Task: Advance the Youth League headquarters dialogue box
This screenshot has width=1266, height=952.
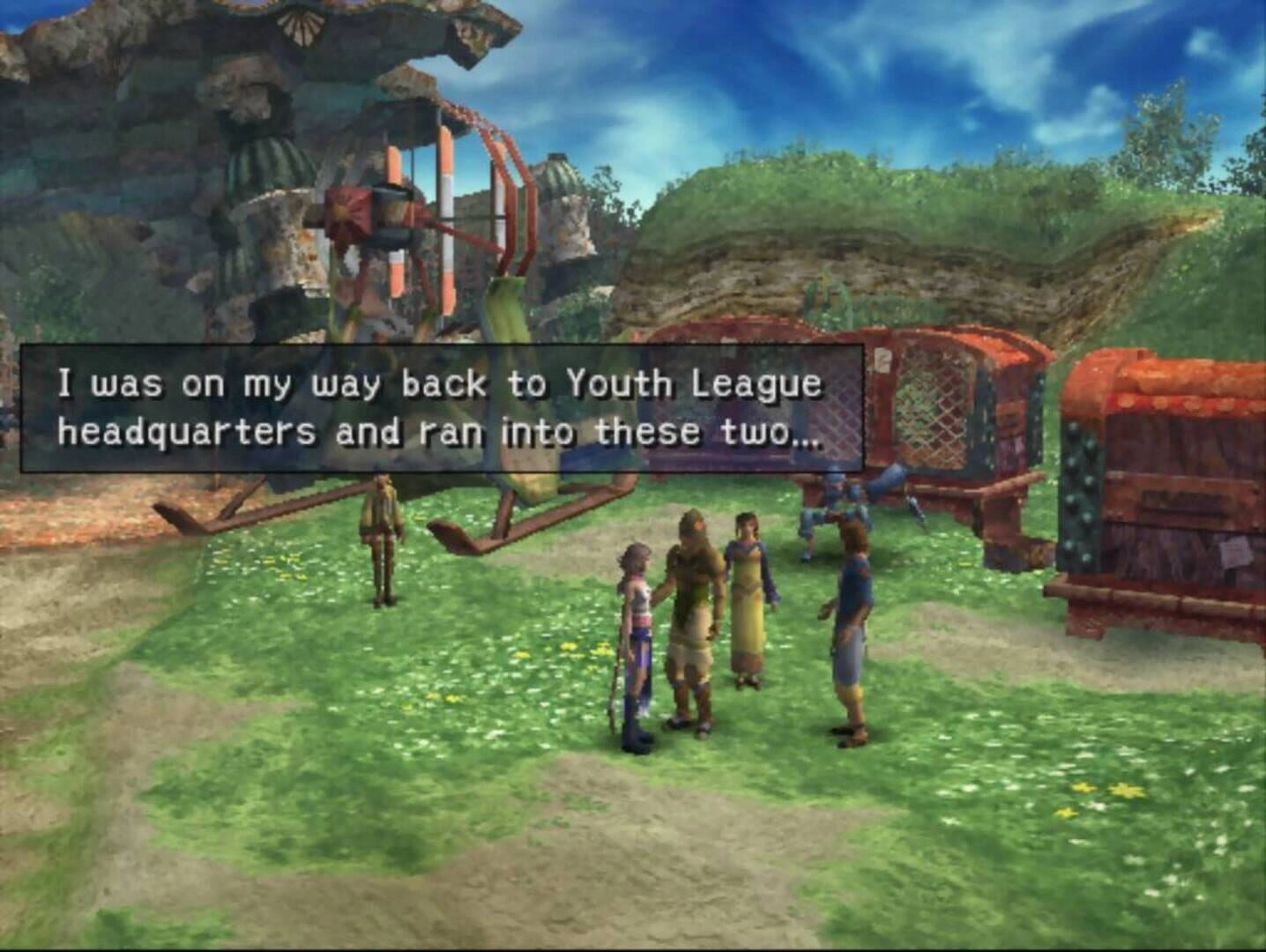Action: 441,408
